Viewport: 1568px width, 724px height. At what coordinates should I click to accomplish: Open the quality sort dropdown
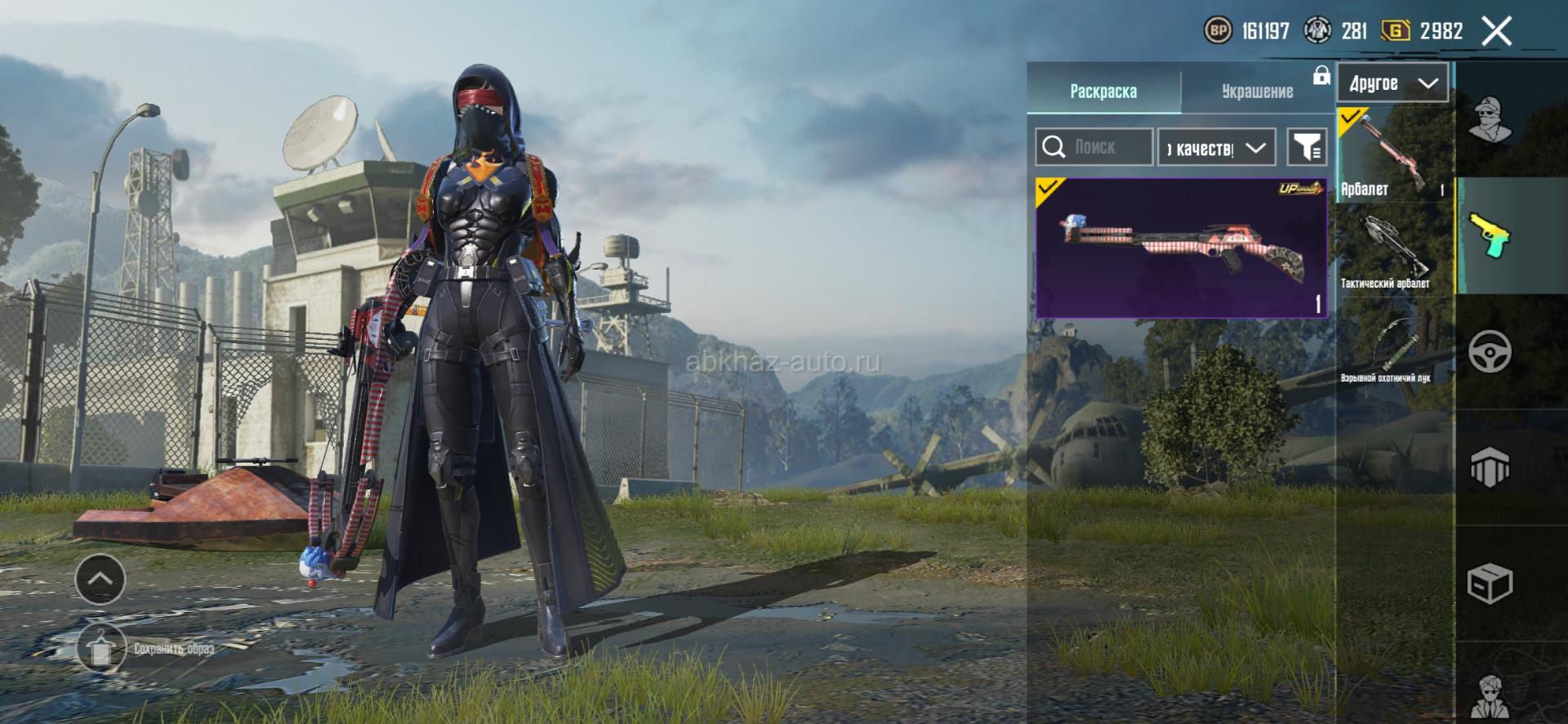click(x=1216, y=148)
